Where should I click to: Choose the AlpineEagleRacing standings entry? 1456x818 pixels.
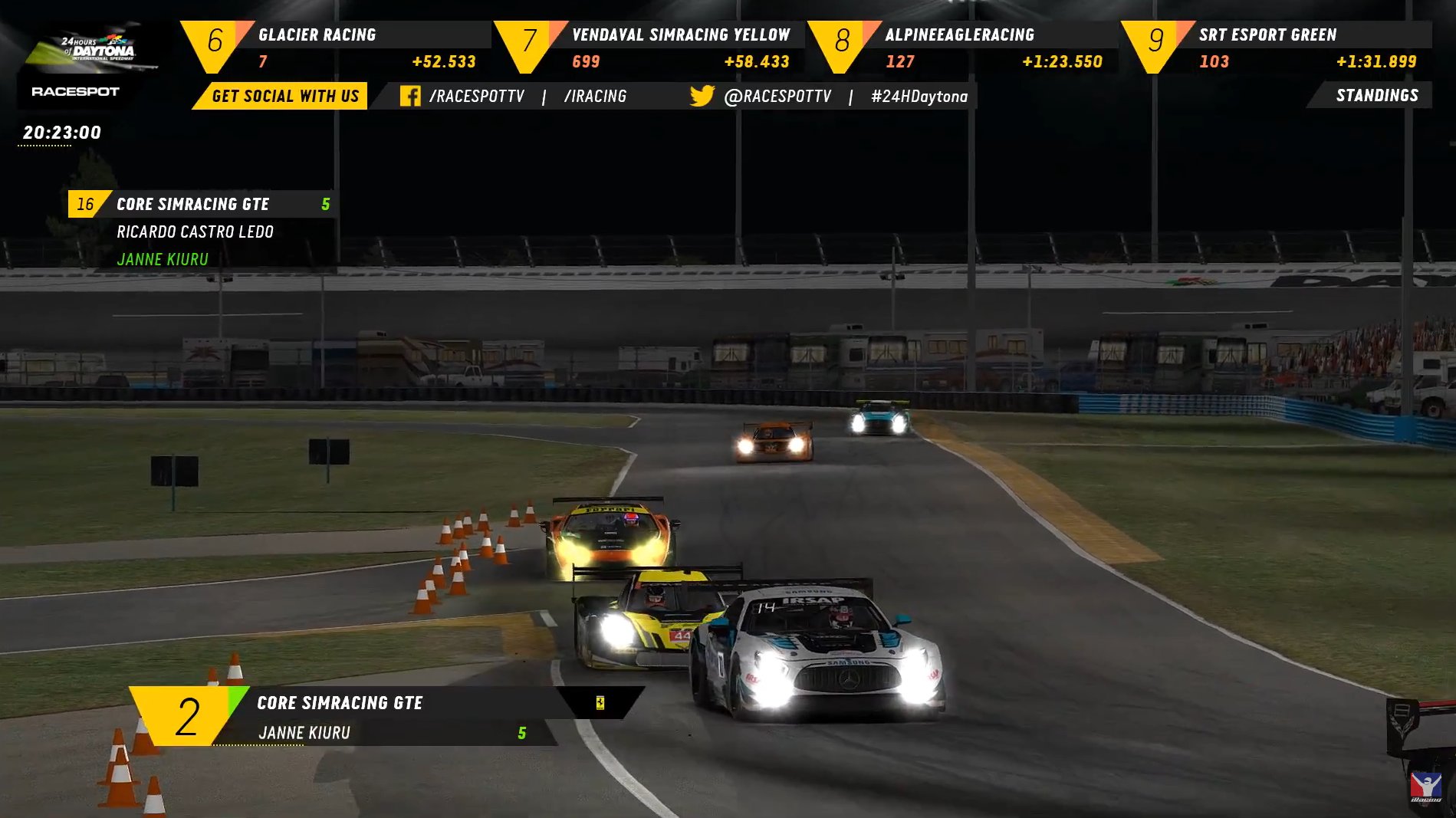965,48
